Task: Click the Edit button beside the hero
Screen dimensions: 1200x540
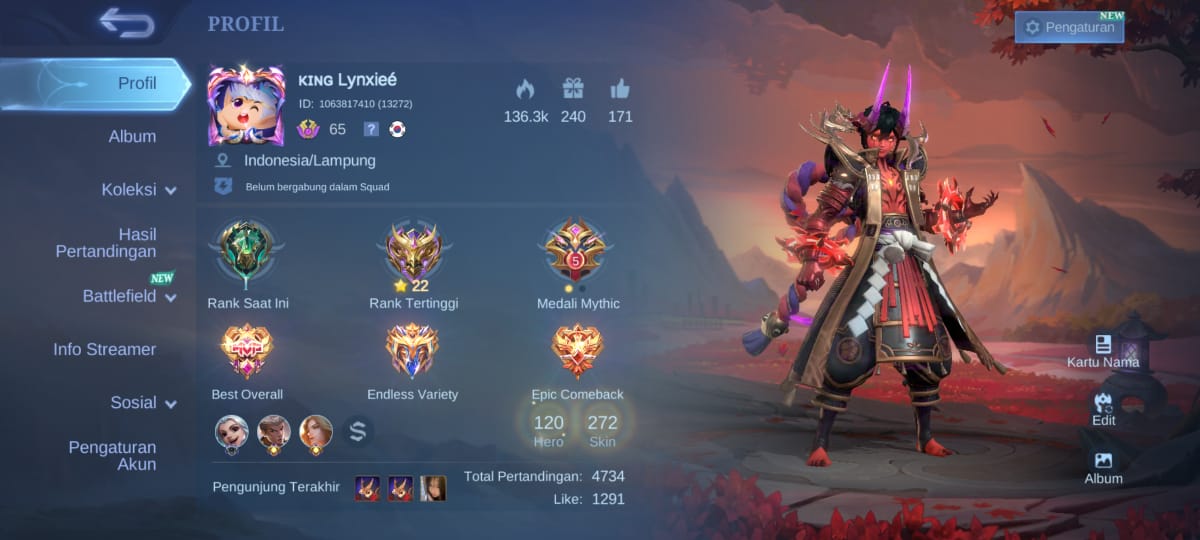Action: (1103, 408)
